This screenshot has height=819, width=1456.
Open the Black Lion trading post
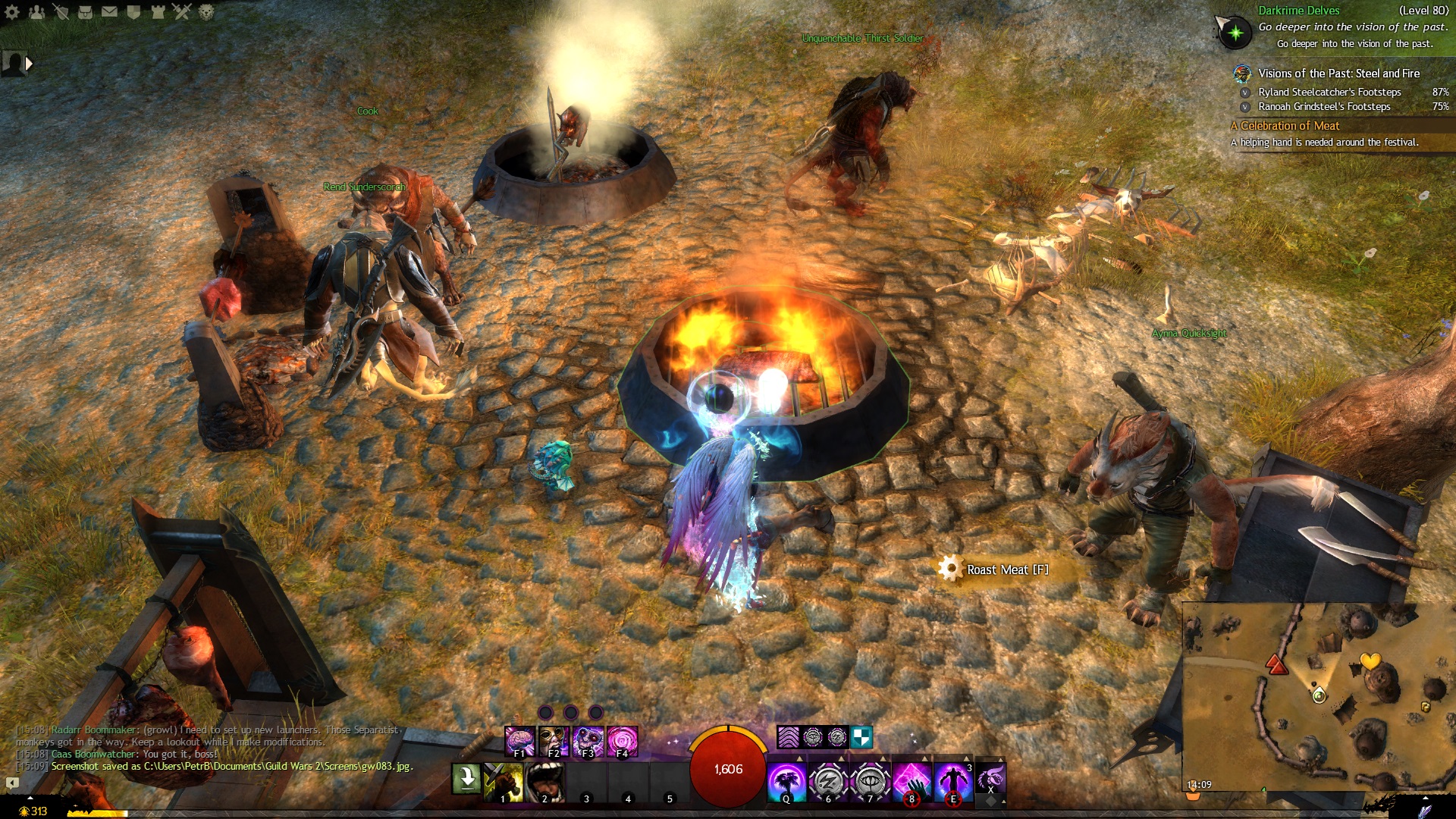pos(206,11)
